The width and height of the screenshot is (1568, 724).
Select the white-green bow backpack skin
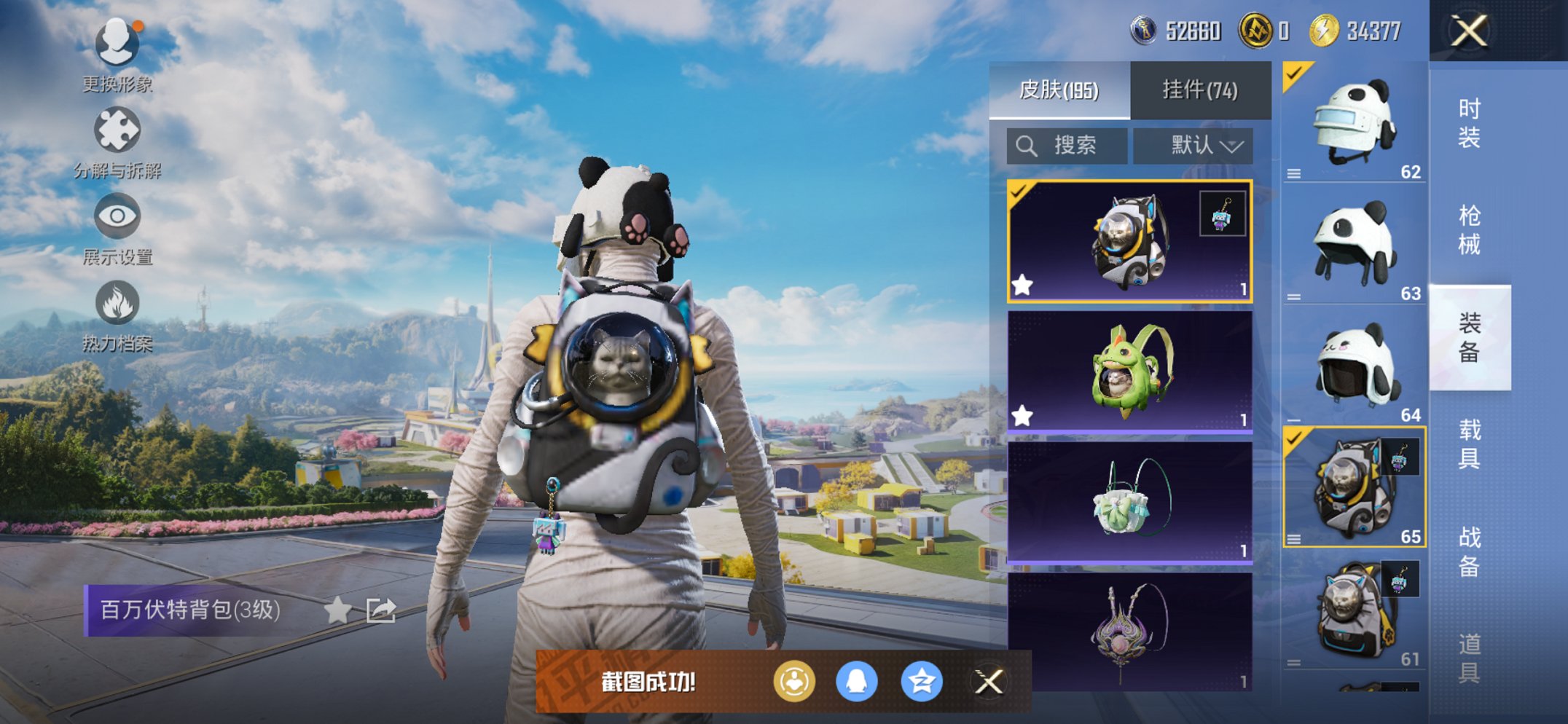(x=1129, y=501)
